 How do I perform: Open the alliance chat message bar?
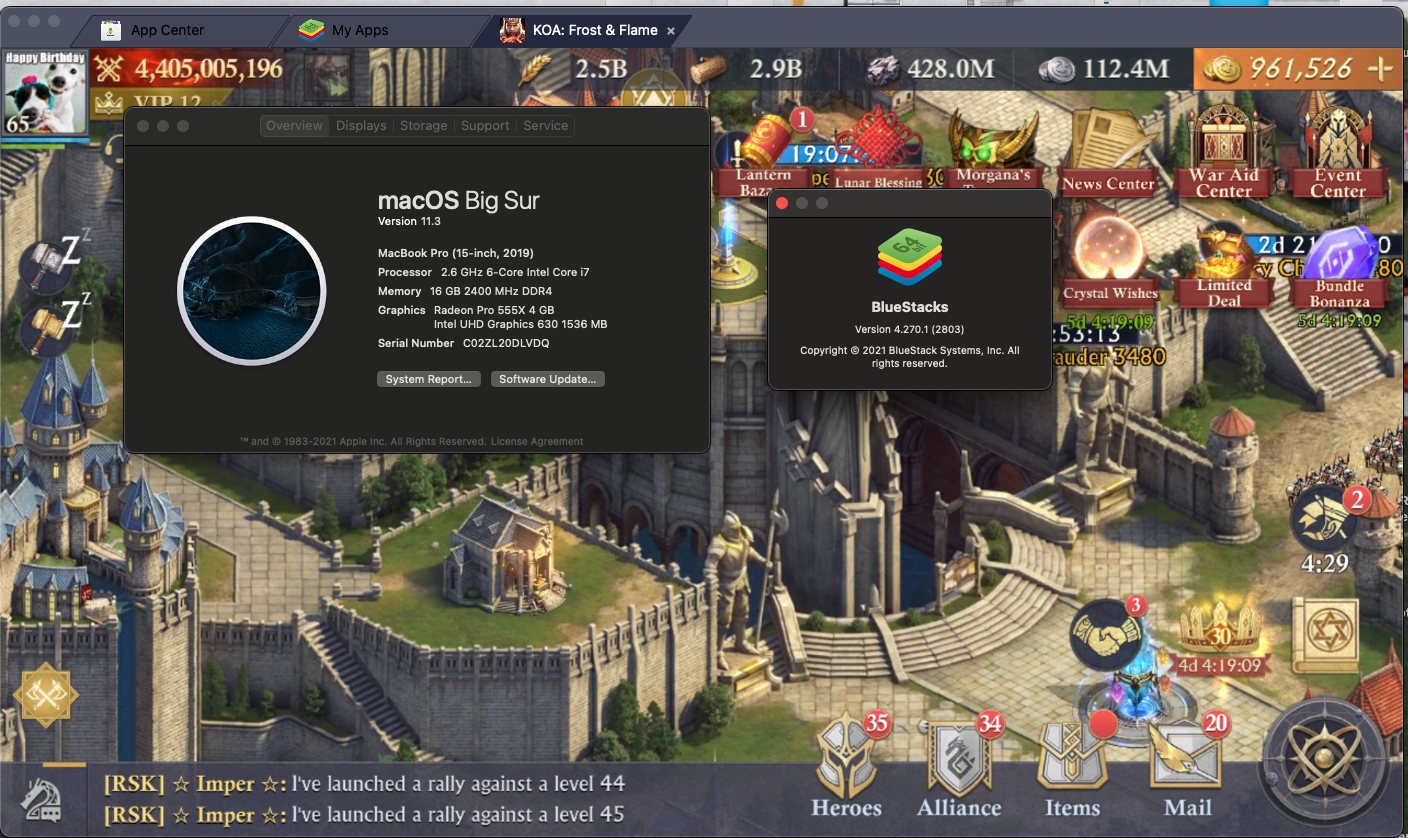(400, 798)
